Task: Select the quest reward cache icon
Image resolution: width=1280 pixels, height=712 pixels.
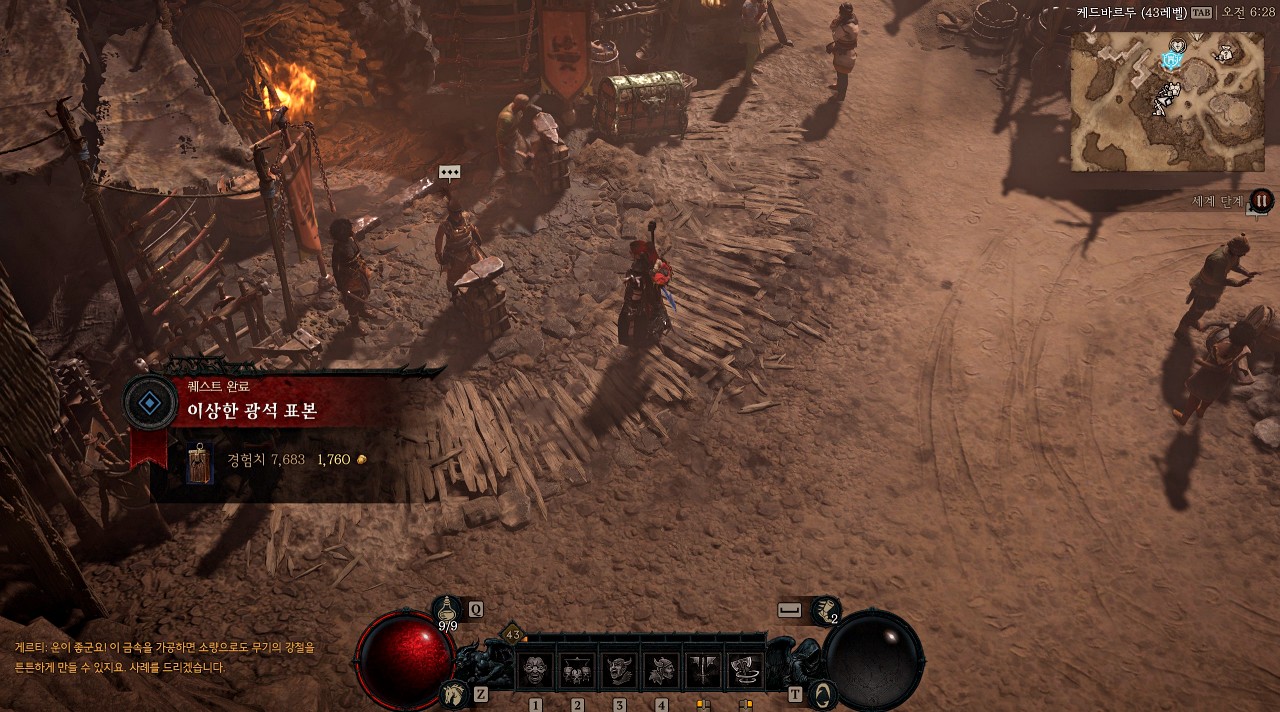Action: 200,462
